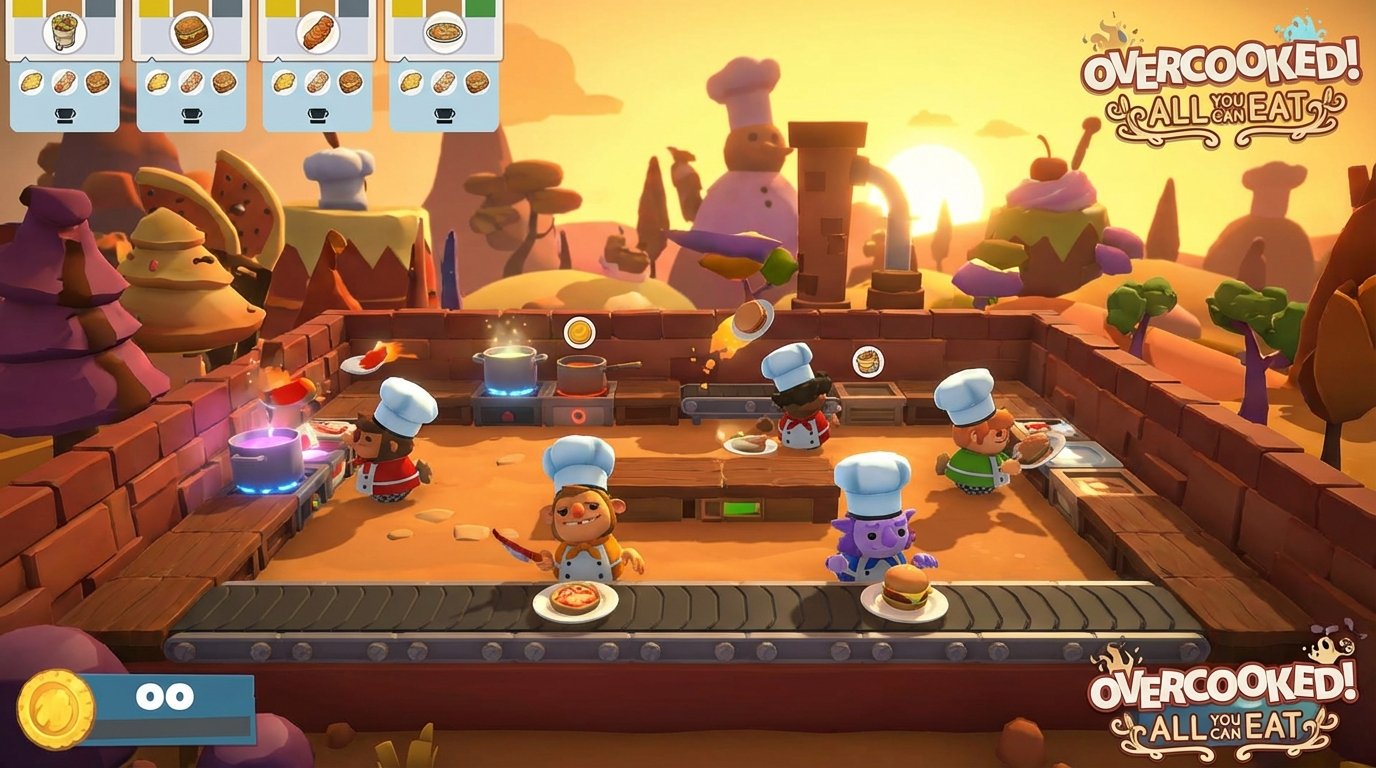Toggle the grey timer segment on second order
This screenshot has width=1376, height=768.
coord(225,8)
